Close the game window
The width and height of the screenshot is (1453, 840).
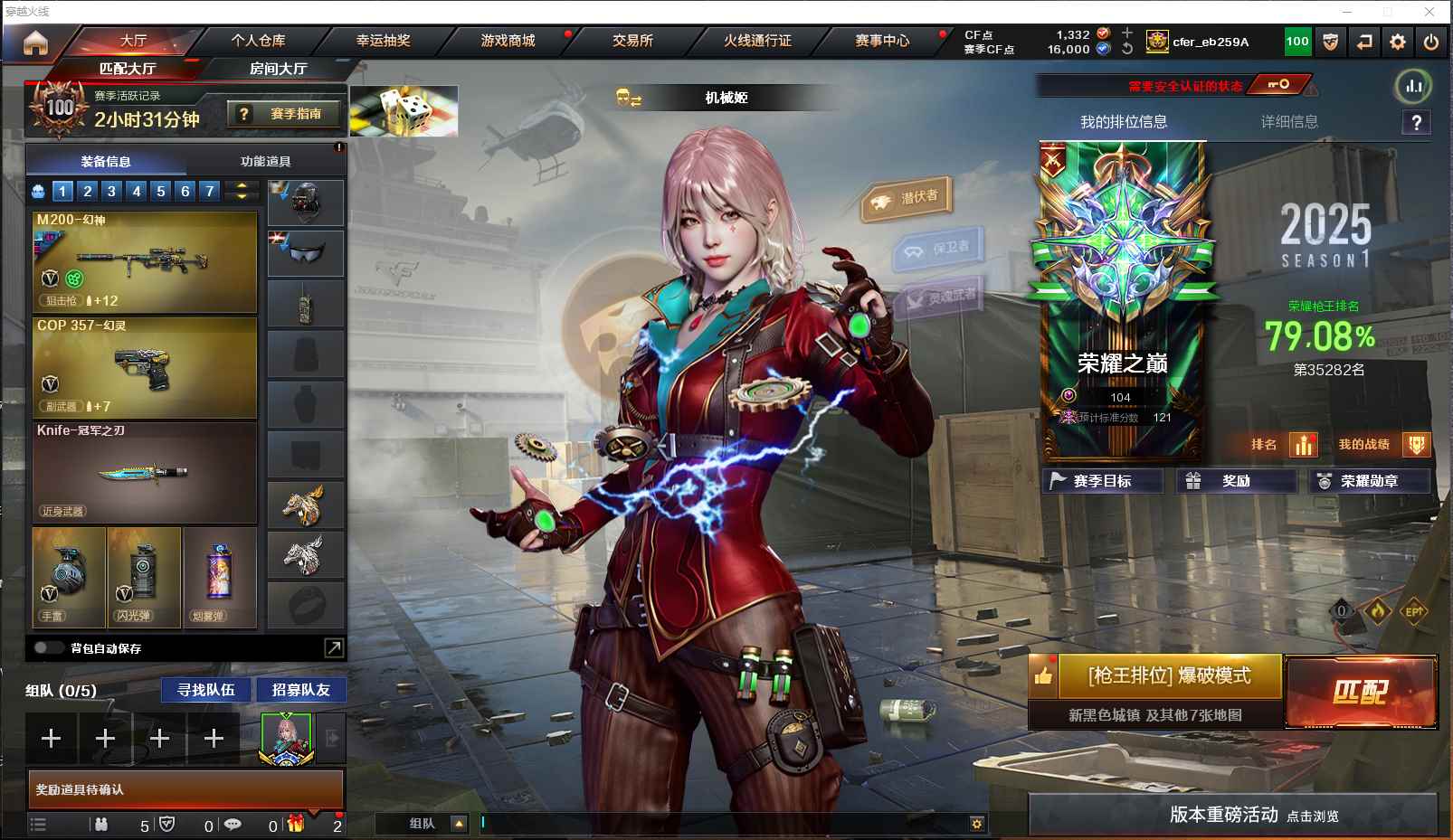[x=1429, y=12]
